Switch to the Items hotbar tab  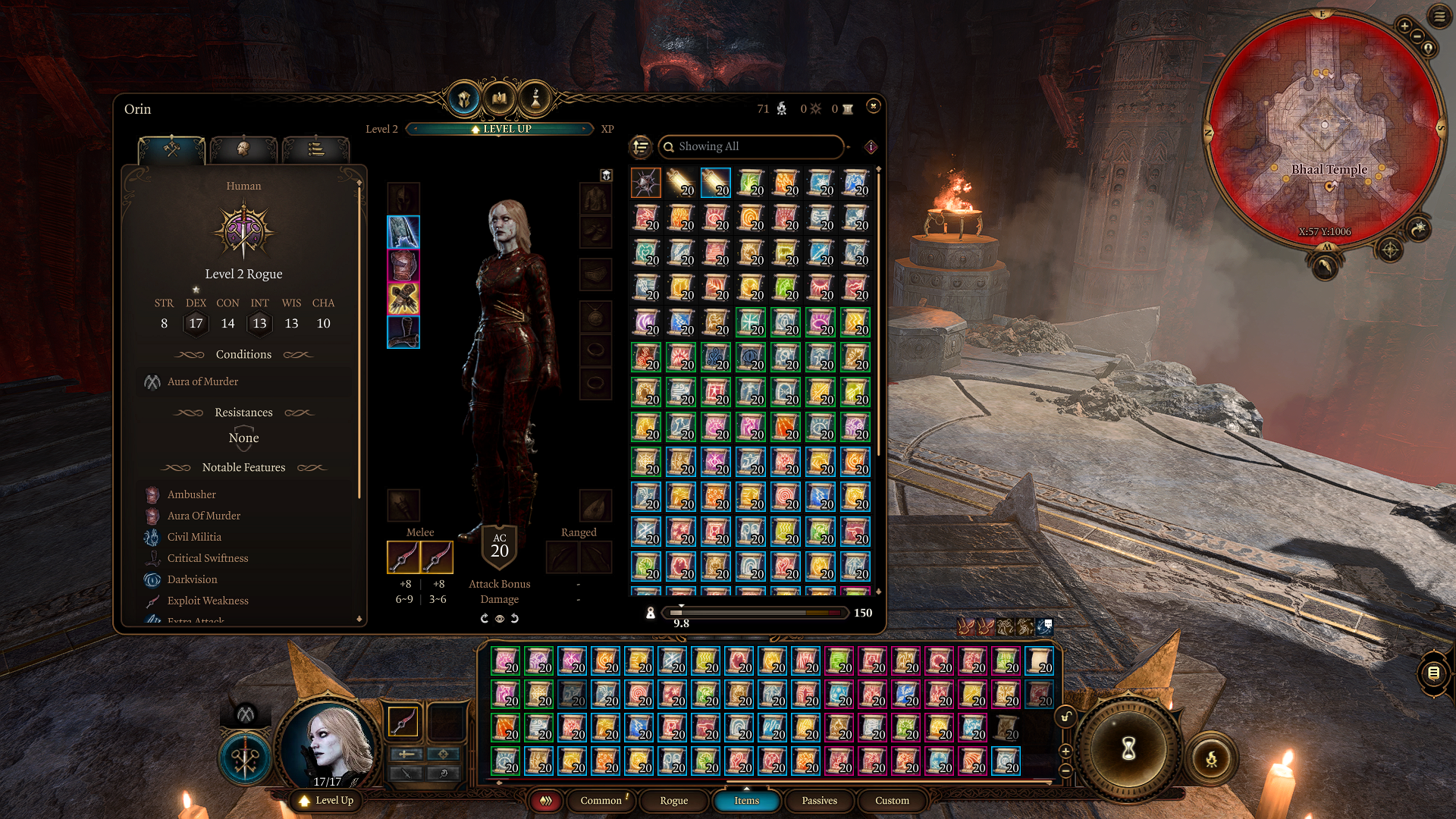(x=746, y=800)
